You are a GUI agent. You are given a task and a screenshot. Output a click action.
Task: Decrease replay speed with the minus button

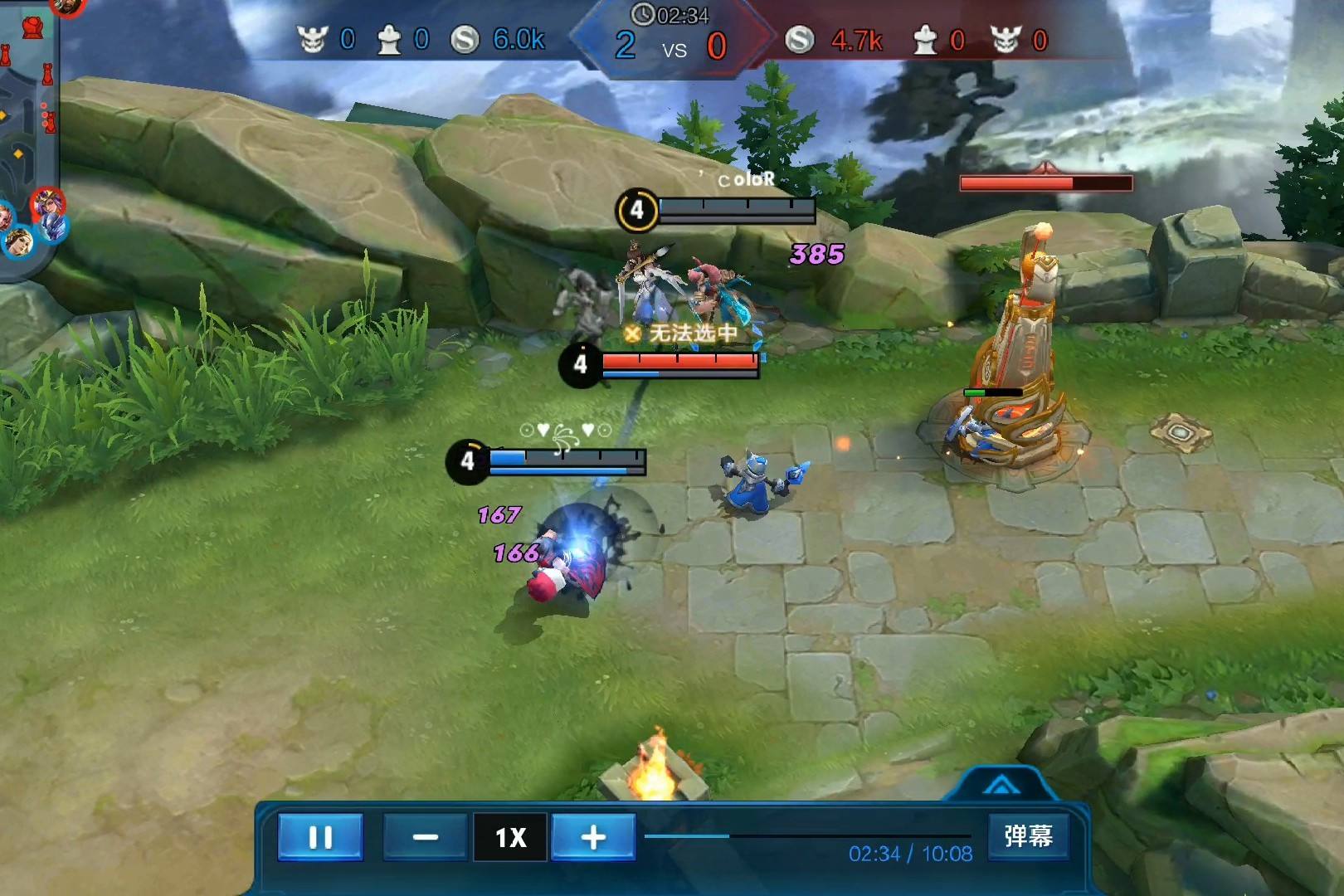(x=425, y=836)
